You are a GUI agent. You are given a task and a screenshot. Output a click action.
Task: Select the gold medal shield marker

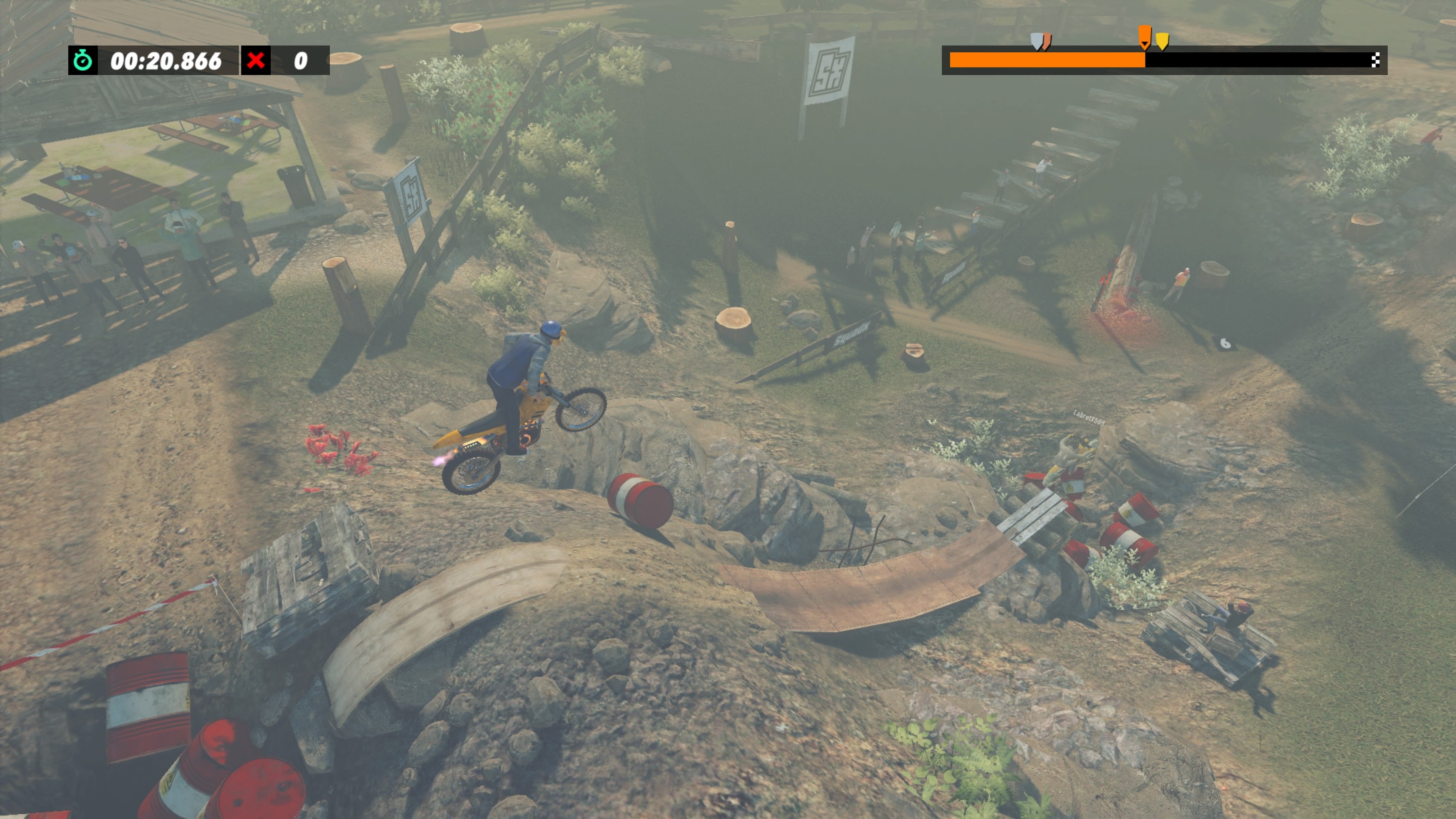pyautogui.click(x=1162, y=41)
